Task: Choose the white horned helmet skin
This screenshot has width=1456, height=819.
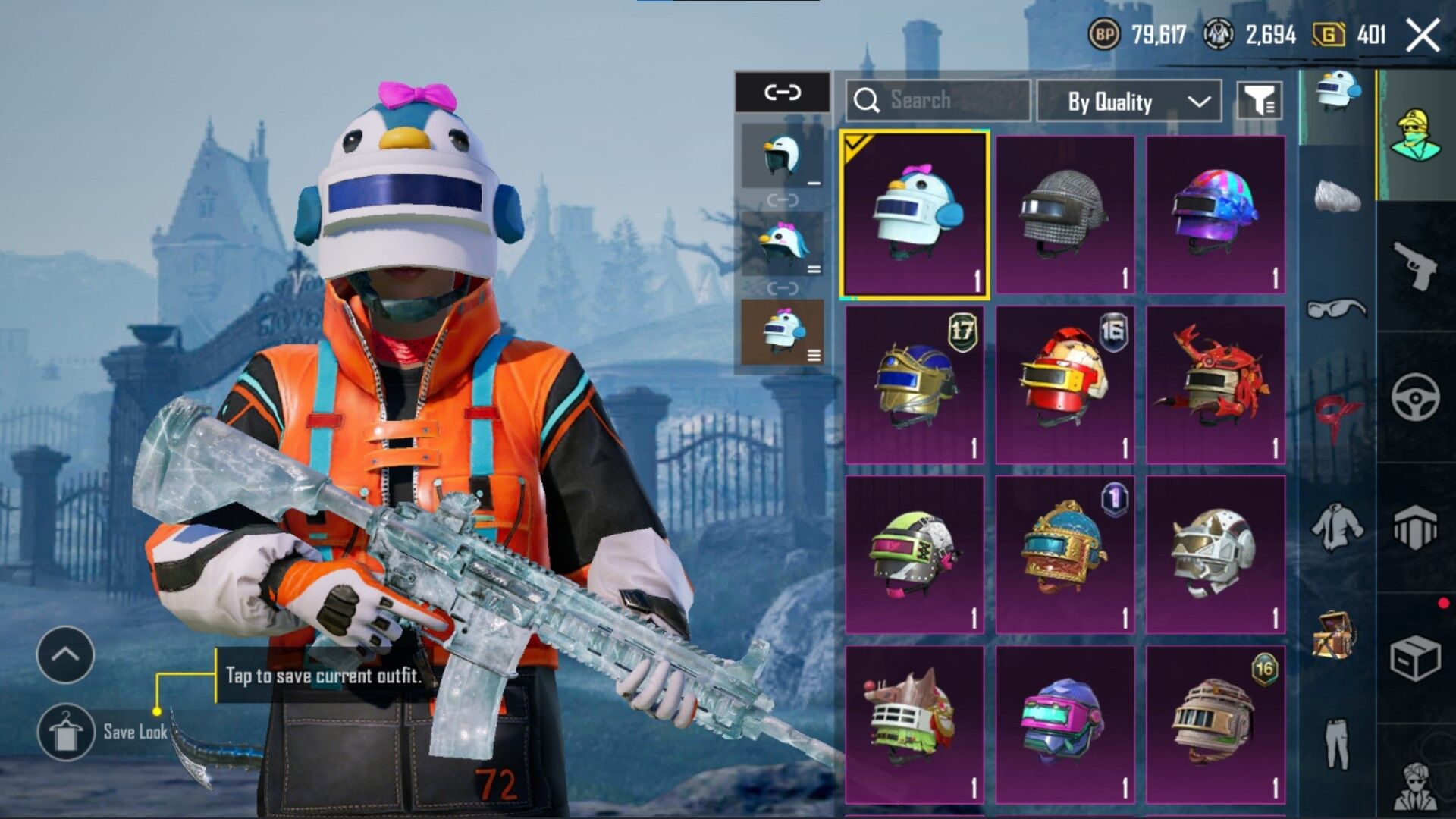Action: [x=1215, y=554]
